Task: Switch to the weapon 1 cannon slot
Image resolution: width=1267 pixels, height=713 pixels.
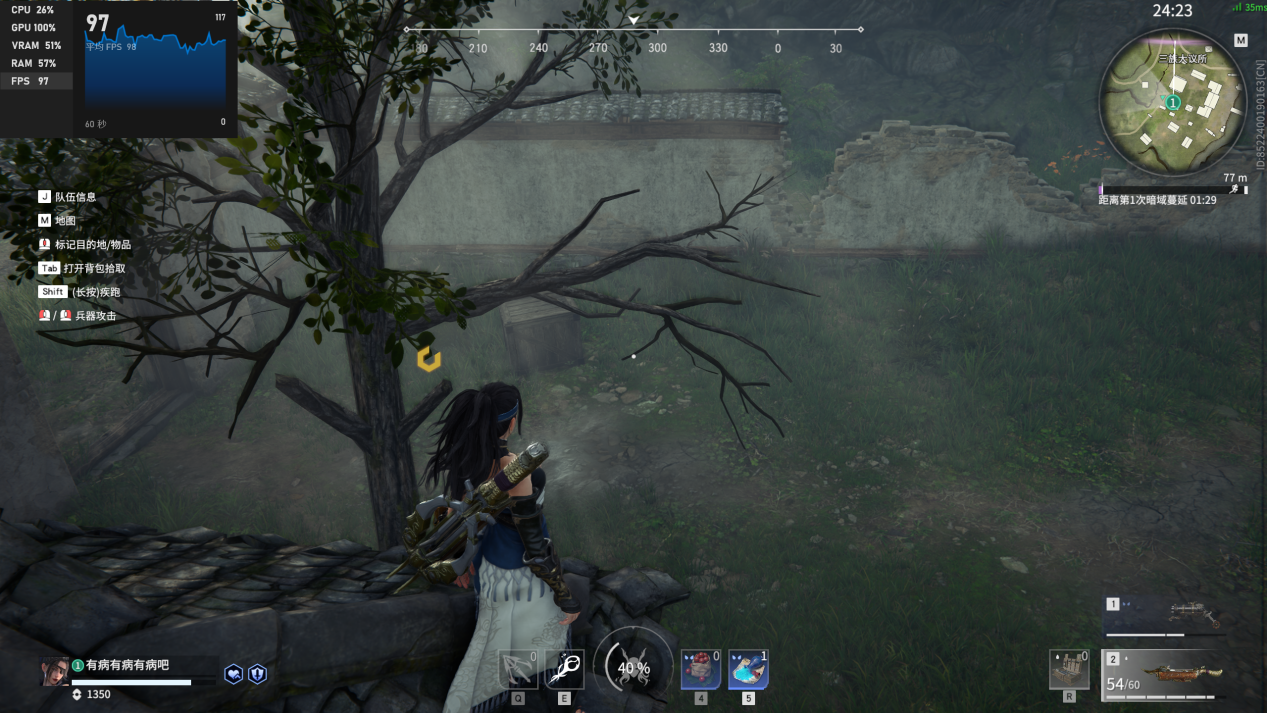Action: tap(1162, 616)
